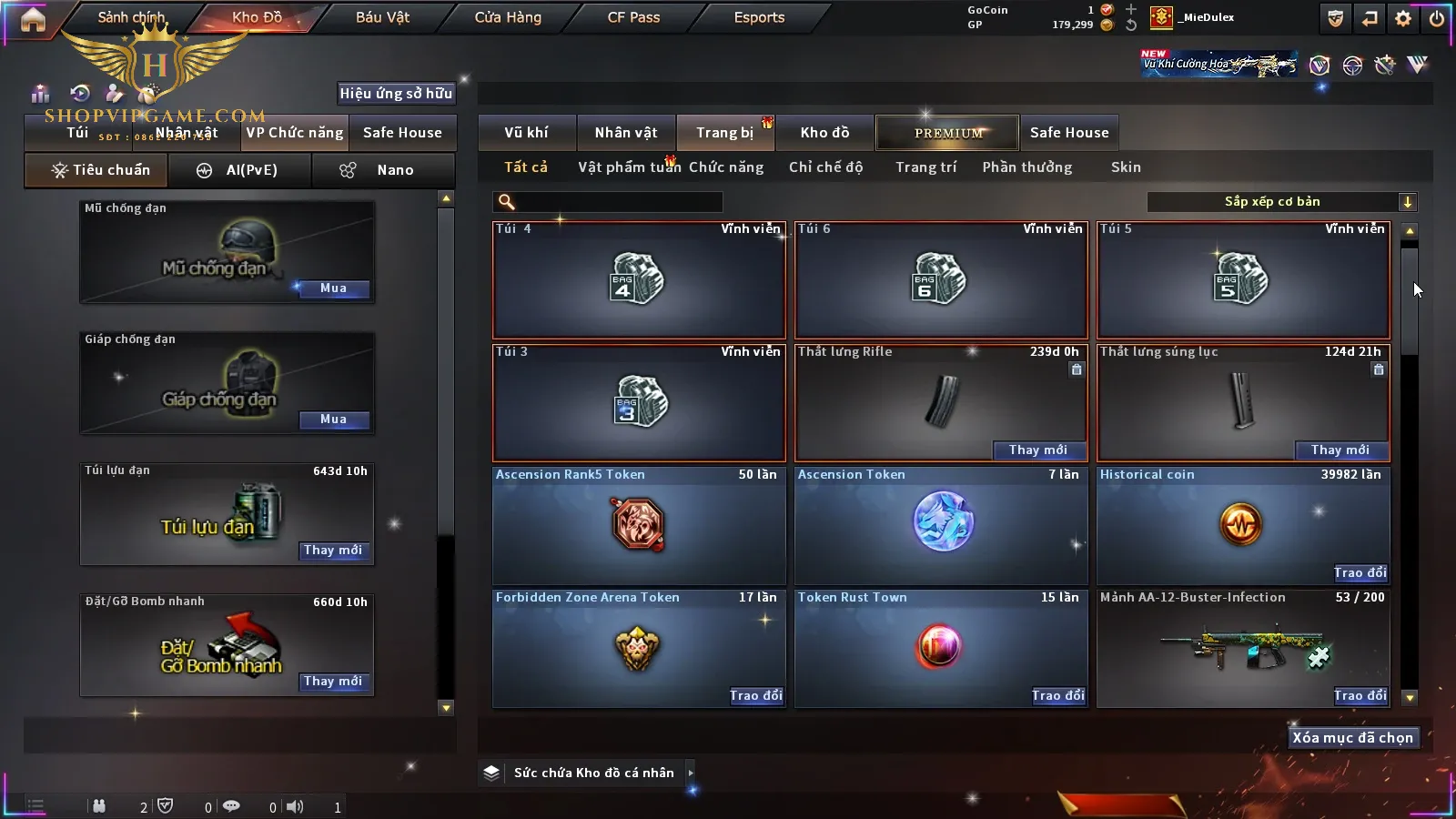Open the Cửa Hàng shop menu
The width and height of the screenshot is (1456, 819).
pos(508,17)
